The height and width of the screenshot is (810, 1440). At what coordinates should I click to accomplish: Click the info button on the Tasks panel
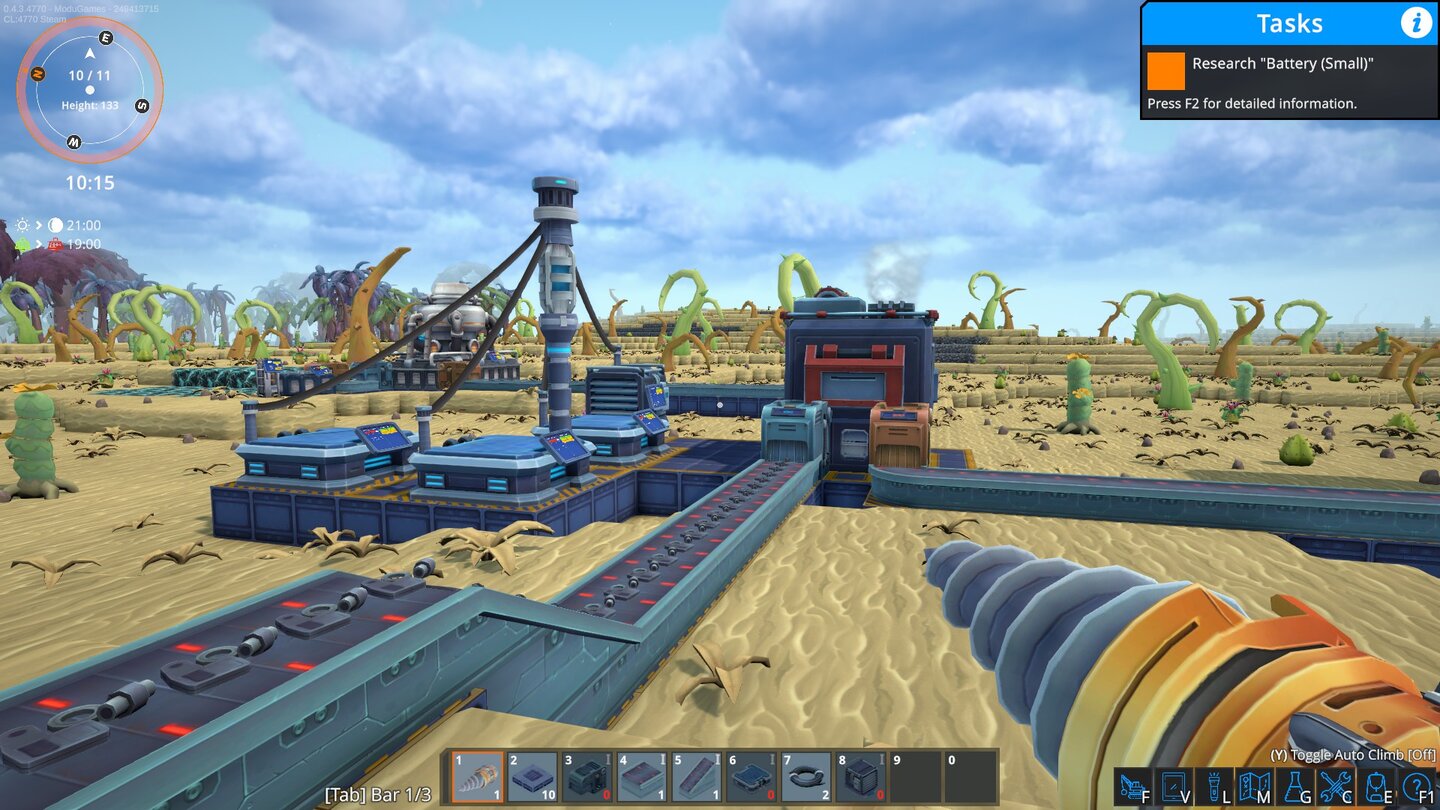(x=1416, y=23)
